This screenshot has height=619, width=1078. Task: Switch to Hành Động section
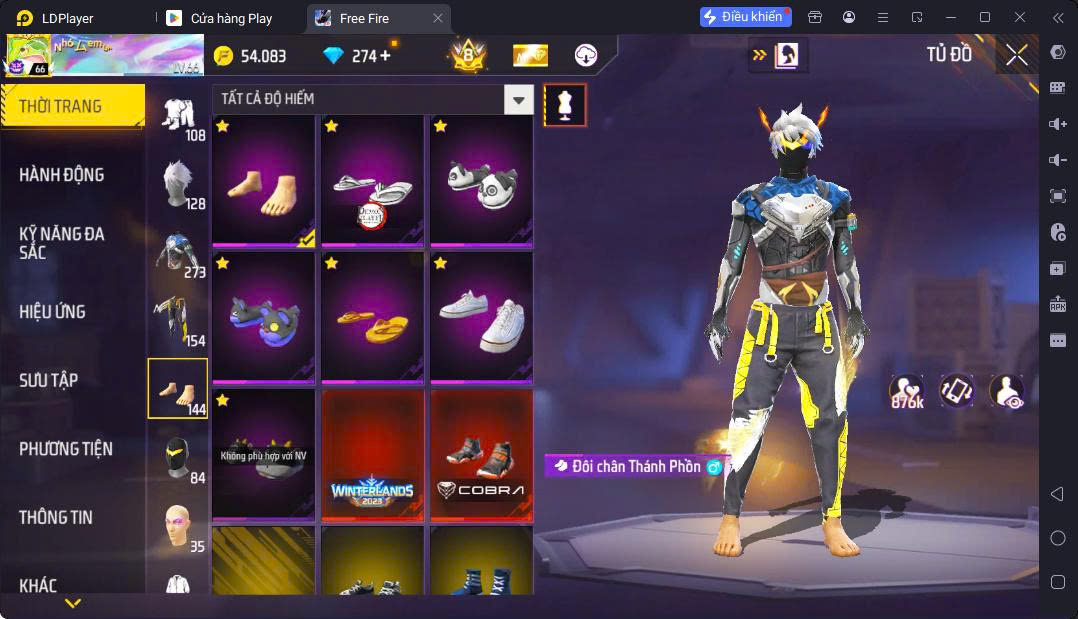pyautogui.click(x=62, y=175)
